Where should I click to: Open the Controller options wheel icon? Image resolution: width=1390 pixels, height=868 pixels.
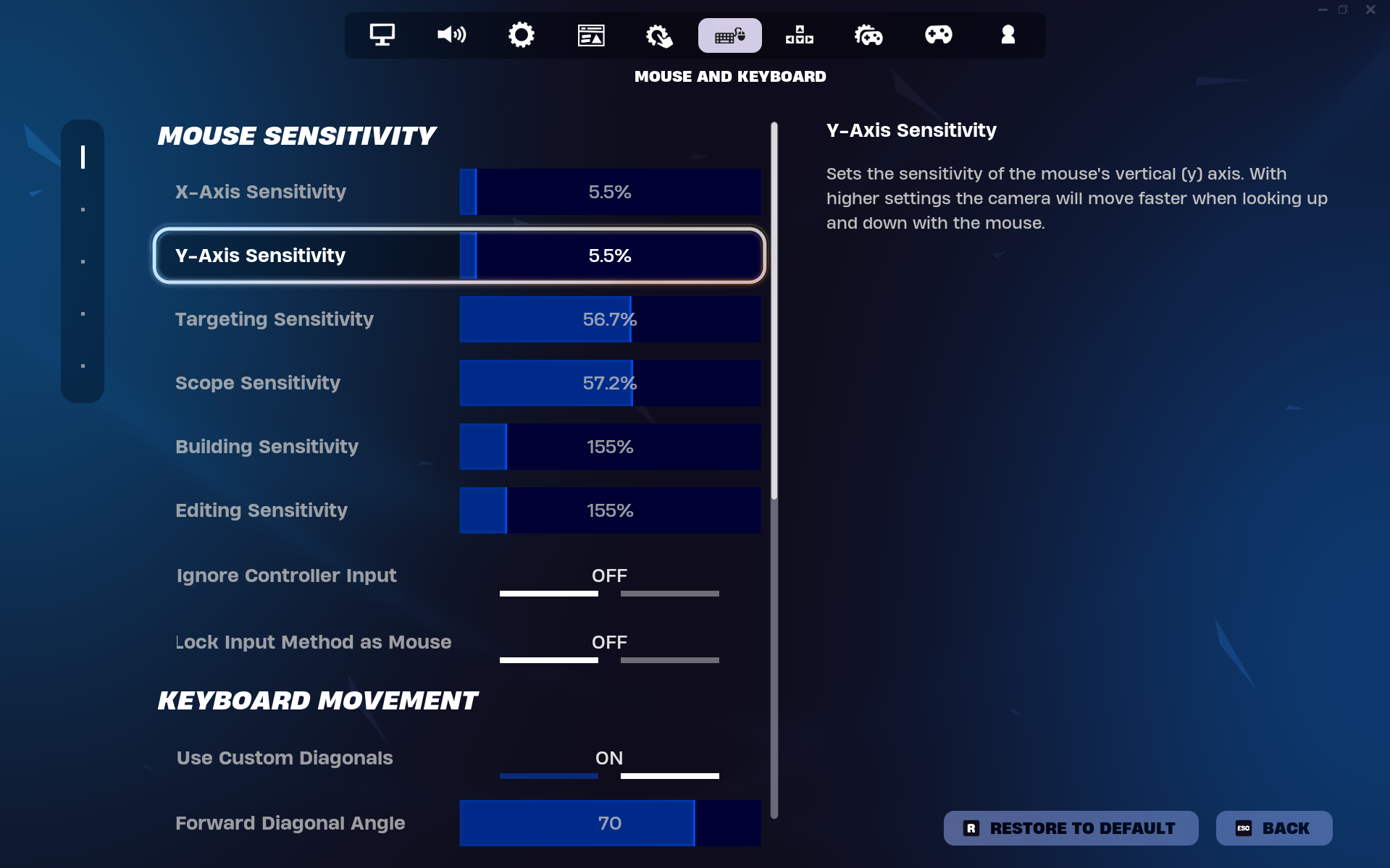pos(868,35)
